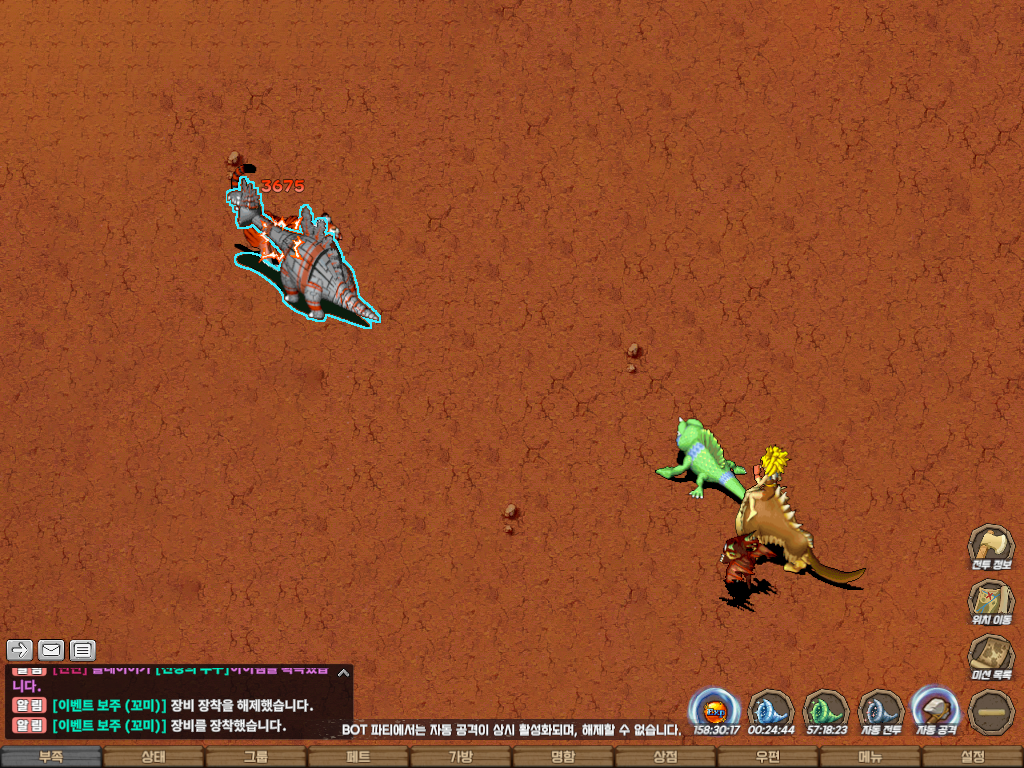Open the 그룹 group menu
This screenshot has height=768, width=1024.
coord(256,757)
